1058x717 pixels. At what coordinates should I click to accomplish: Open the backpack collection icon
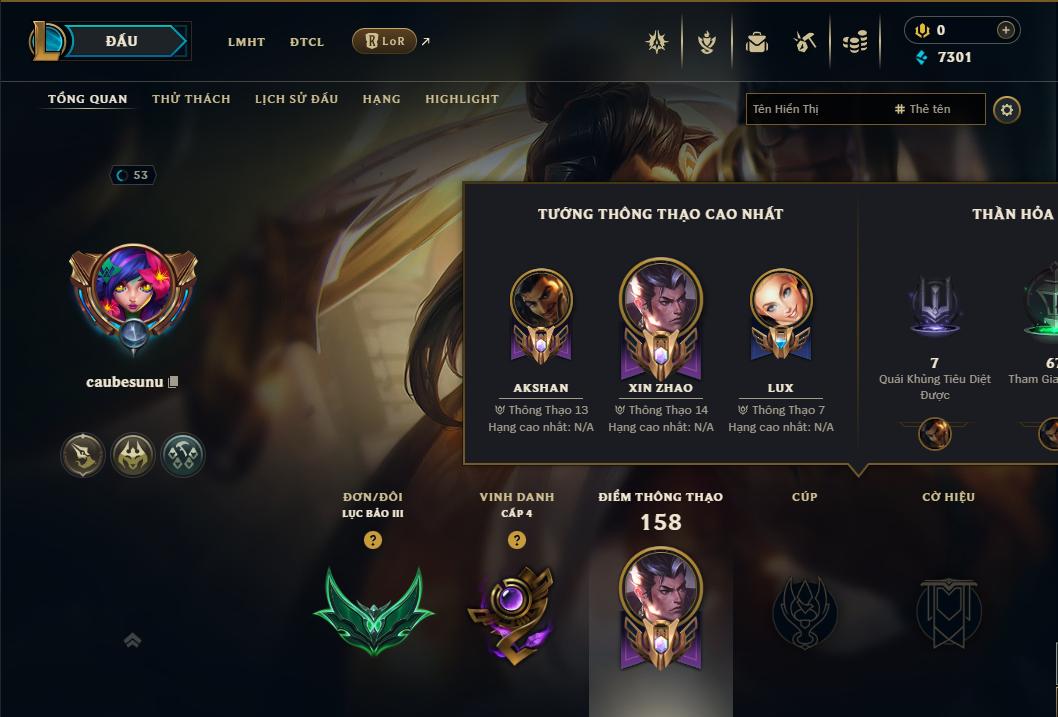click(x=757, y=42)
